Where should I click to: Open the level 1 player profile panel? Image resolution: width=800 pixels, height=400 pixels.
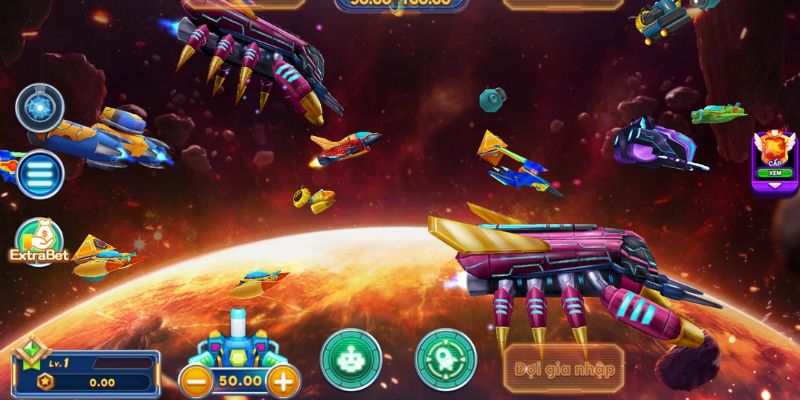pyautogui.click(x=85, y=370)
